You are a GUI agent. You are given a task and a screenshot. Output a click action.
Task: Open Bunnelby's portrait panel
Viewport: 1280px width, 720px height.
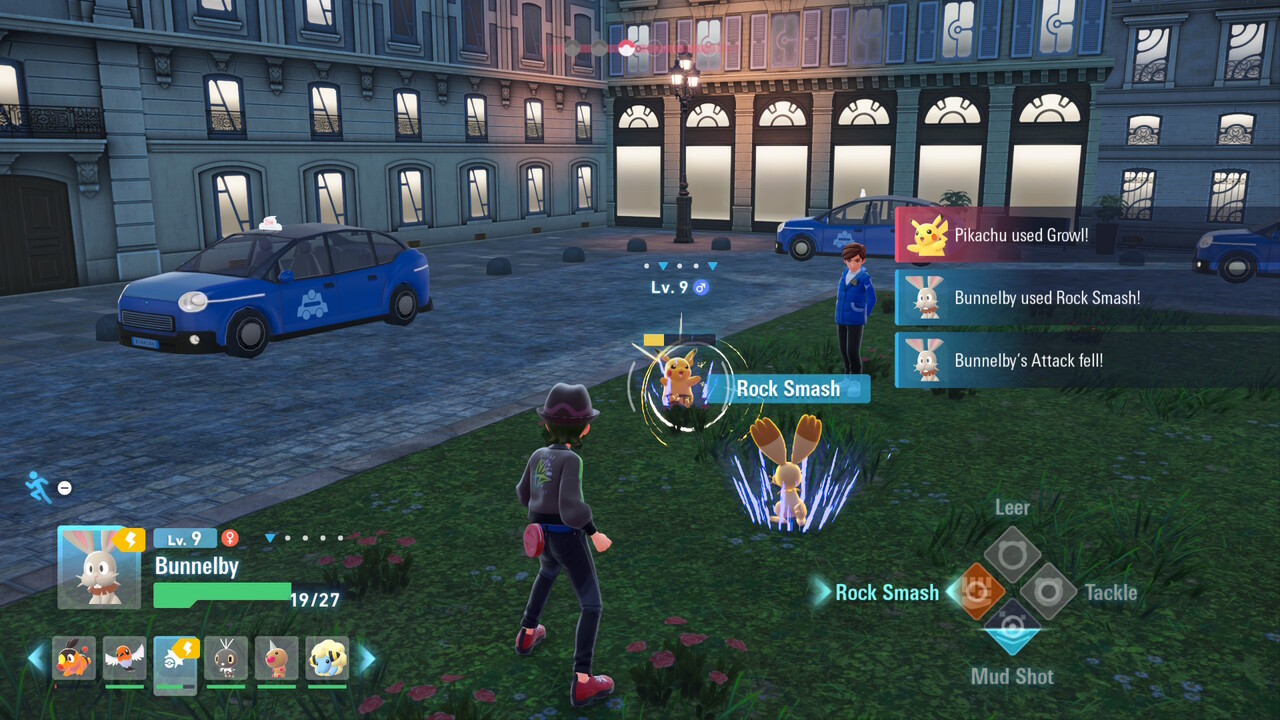(98, 567)
